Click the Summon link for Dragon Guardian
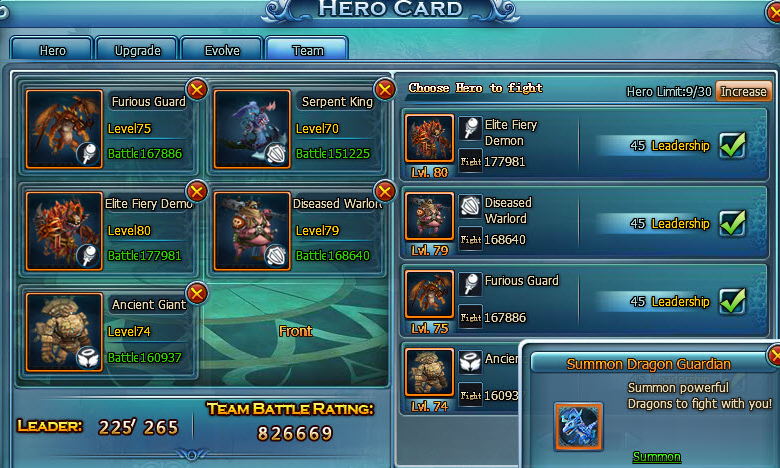This screenshot has height=468, width=780. click(656, 457)
